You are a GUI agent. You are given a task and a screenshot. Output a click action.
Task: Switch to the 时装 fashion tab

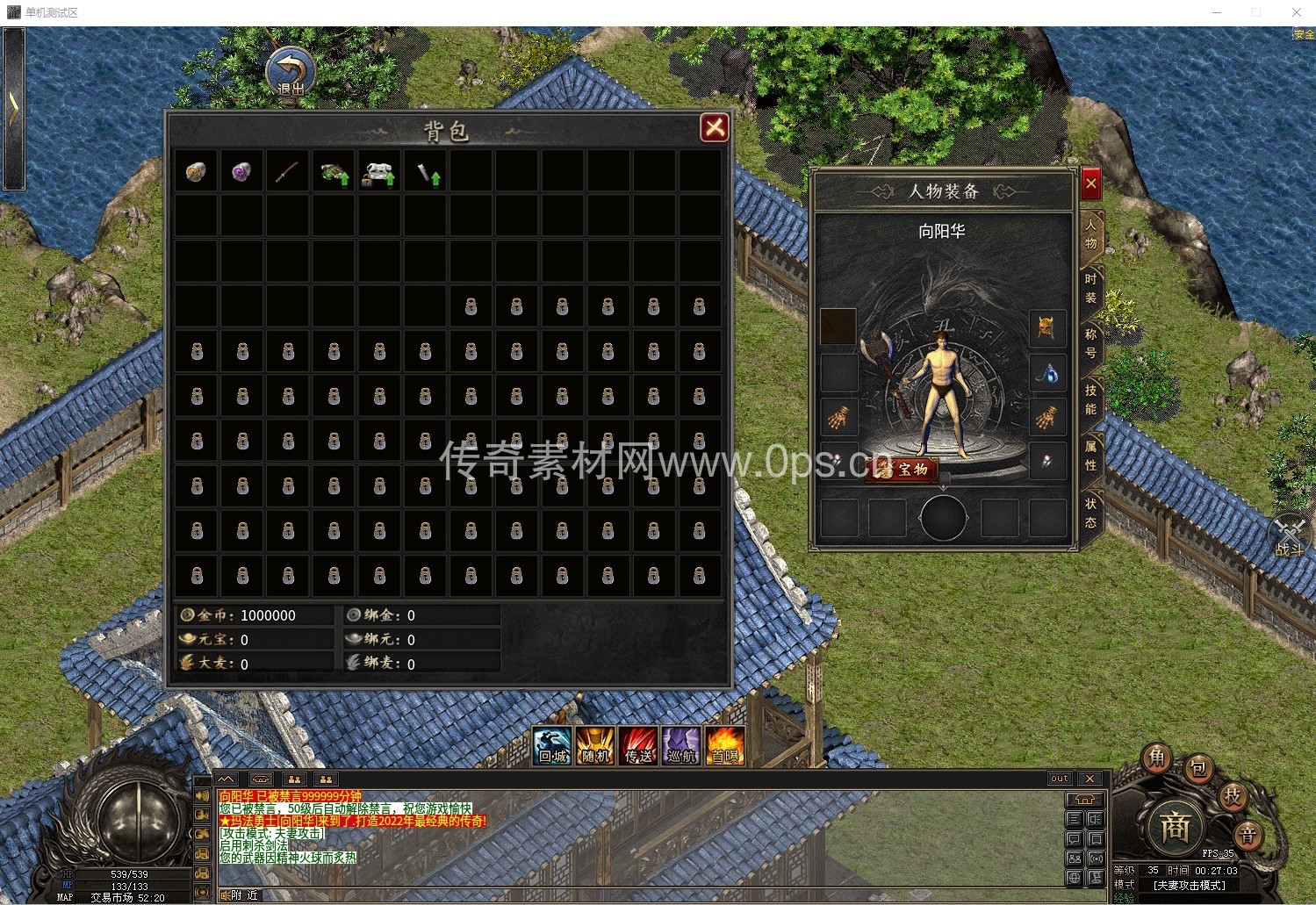(1090, 289)
